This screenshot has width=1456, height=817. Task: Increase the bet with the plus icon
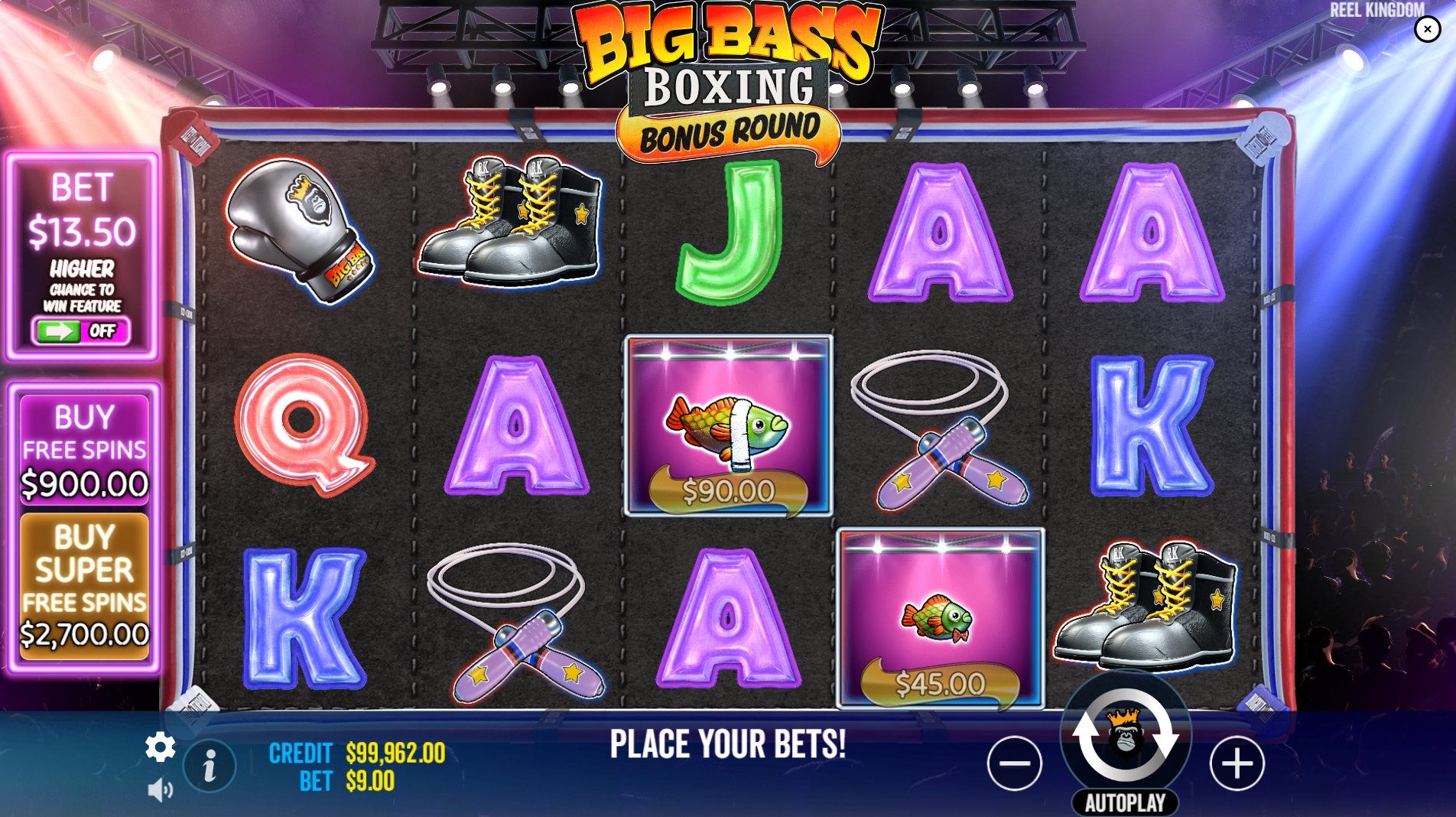[x=1237, y=762]
